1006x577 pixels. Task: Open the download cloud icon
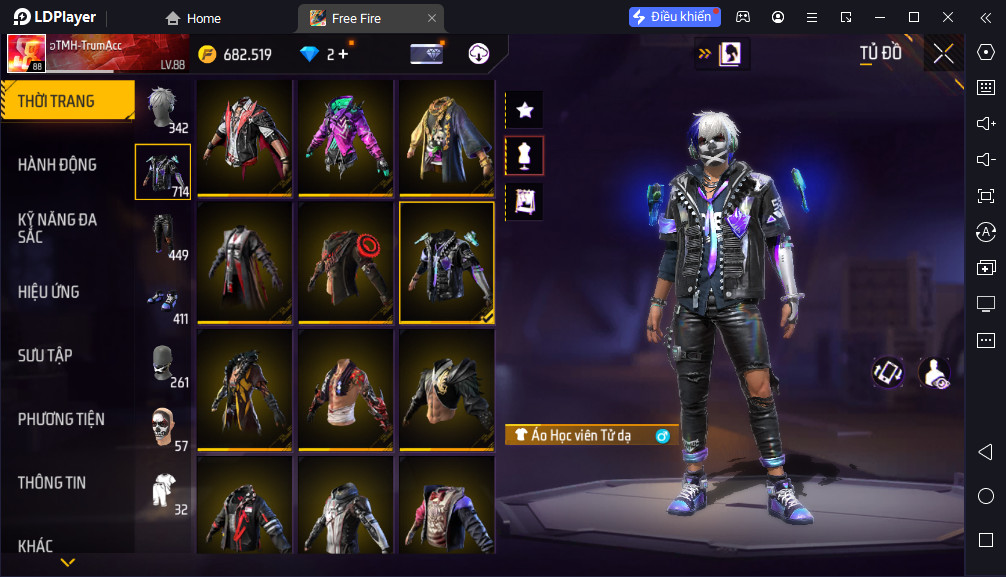479,54
